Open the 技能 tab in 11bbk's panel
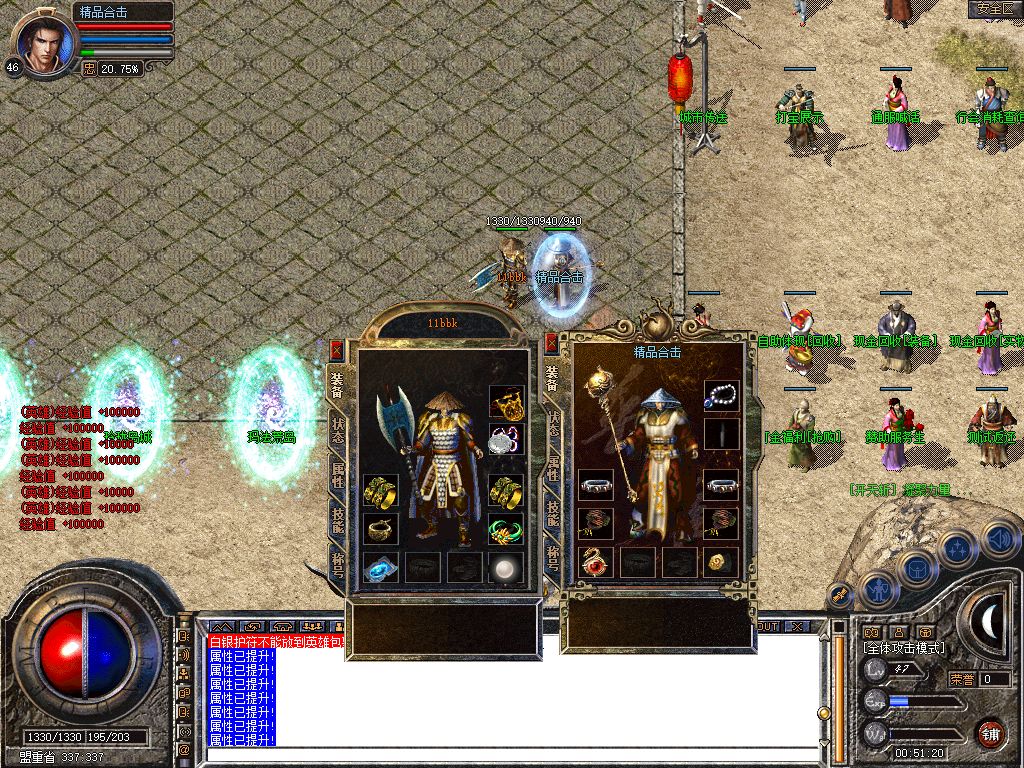Screen dimensions: 1024x768 pos(338,520)
